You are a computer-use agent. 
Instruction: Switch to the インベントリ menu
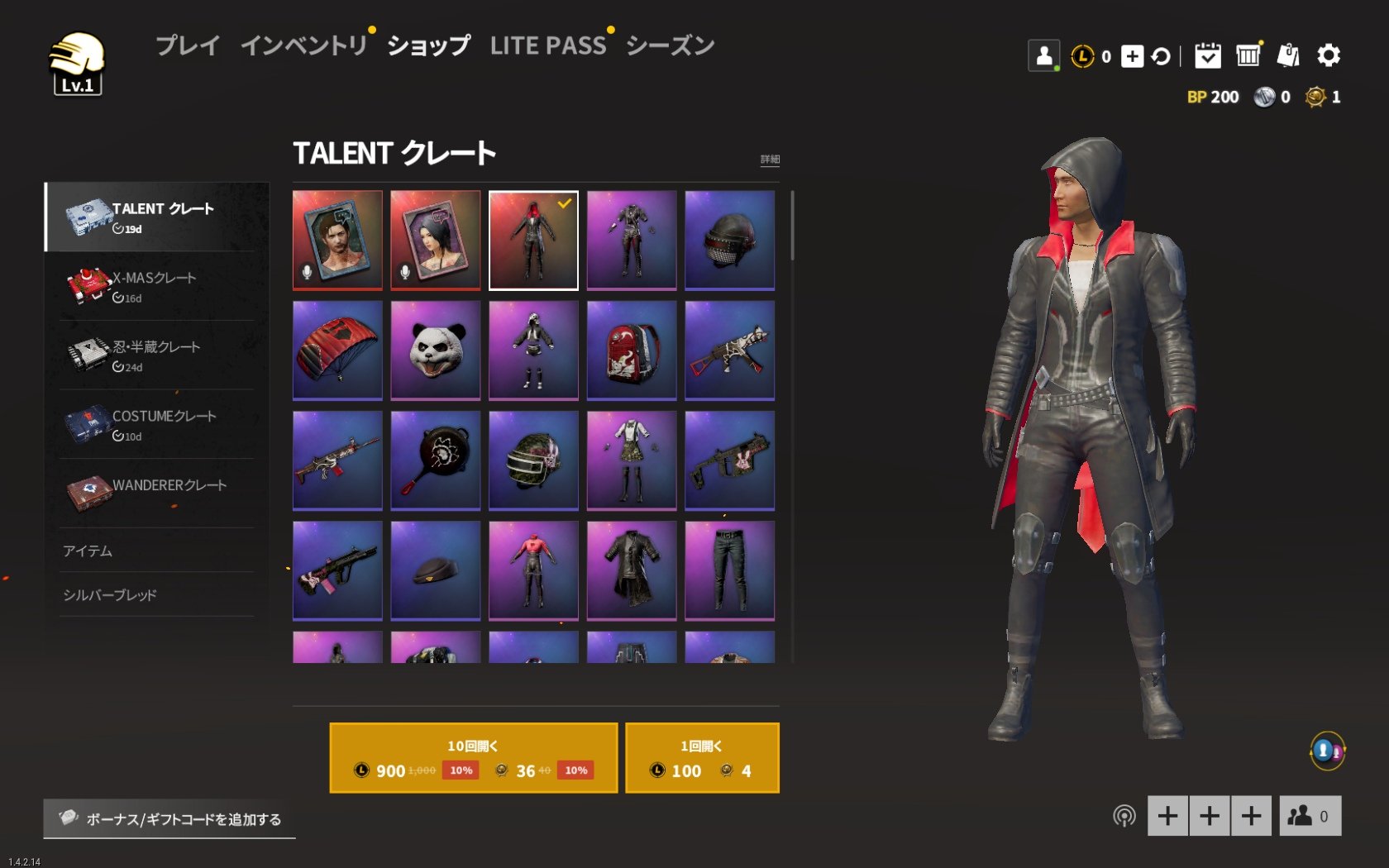pos(304,46)
